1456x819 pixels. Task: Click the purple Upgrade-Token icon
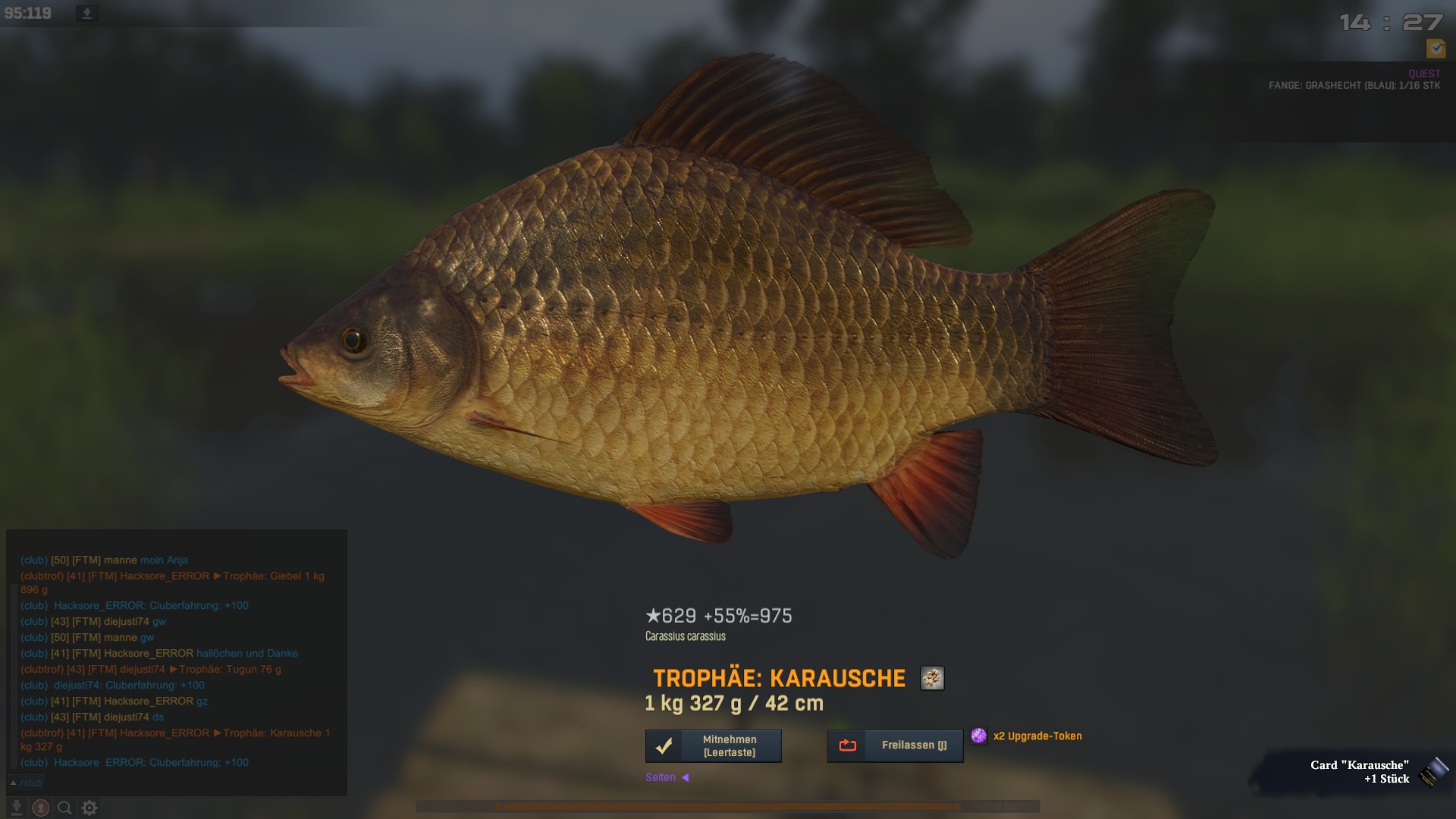pos(979,736)
